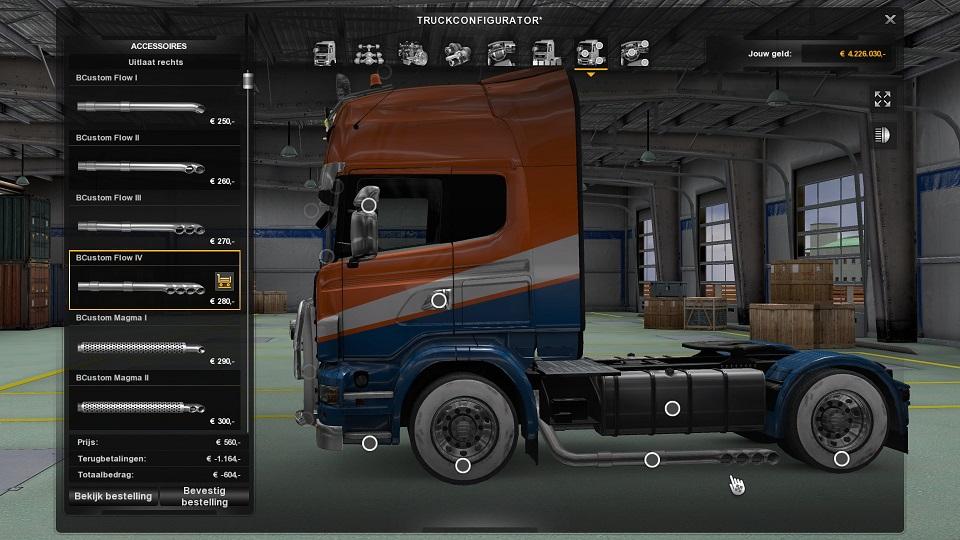Open the transmission tab
The width and height of the screenshot is (960, 540).
pos(457,52)
